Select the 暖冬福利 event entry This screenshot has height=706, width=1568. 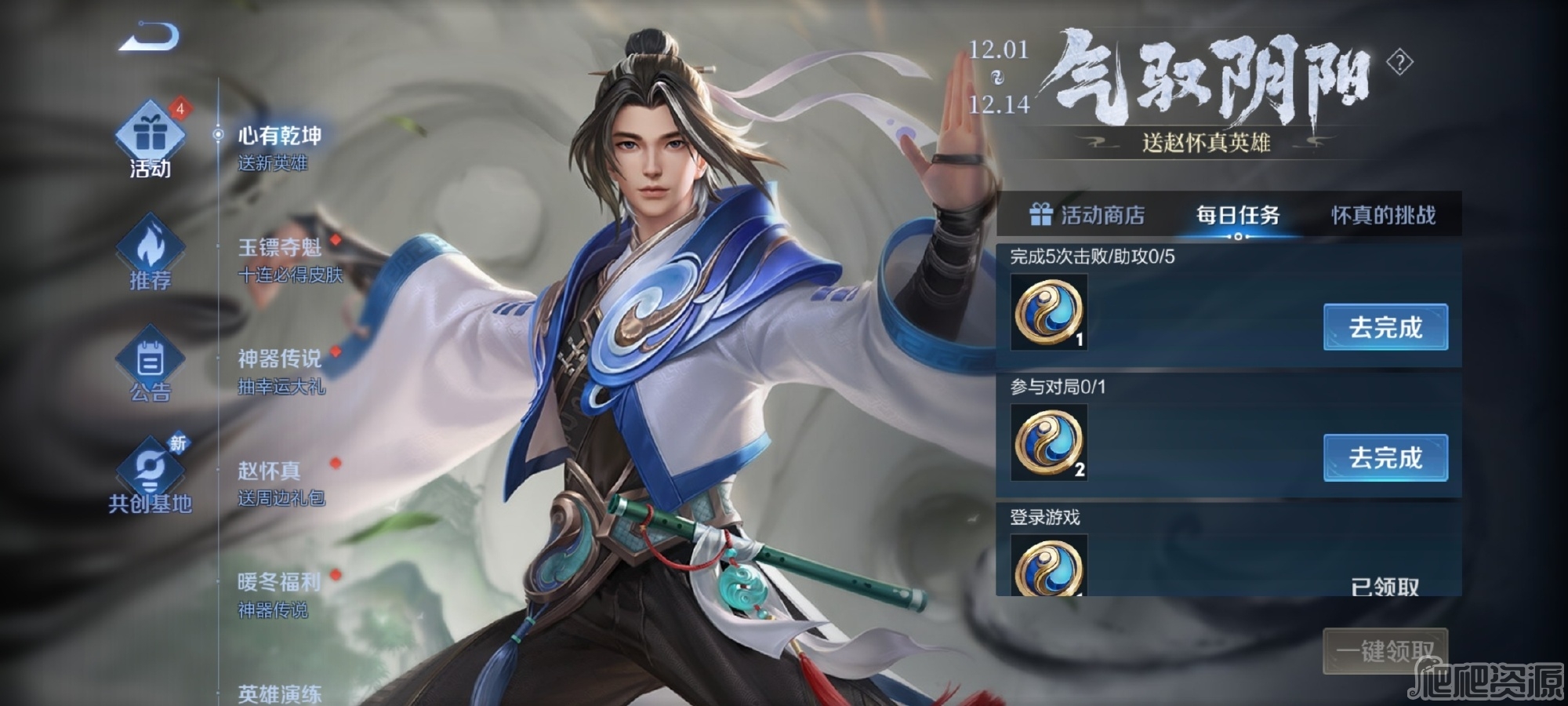pos(279,595)
